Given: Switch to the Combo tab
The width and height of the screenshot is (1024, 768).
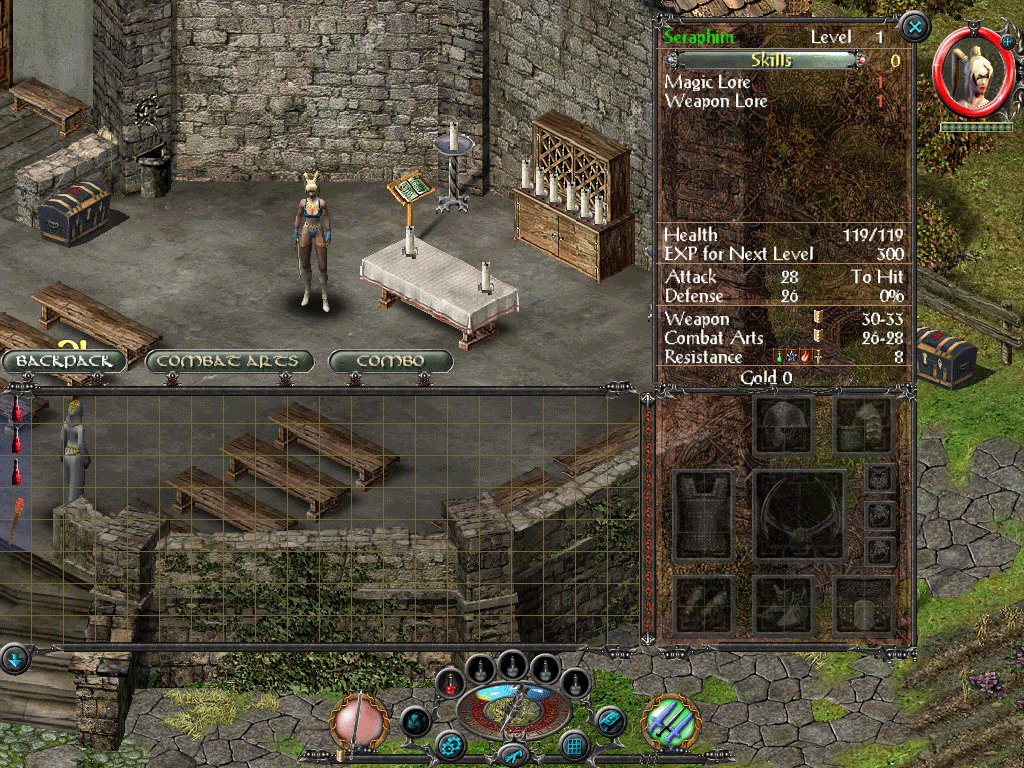Looking at the screenshot, I should point(391,360).
